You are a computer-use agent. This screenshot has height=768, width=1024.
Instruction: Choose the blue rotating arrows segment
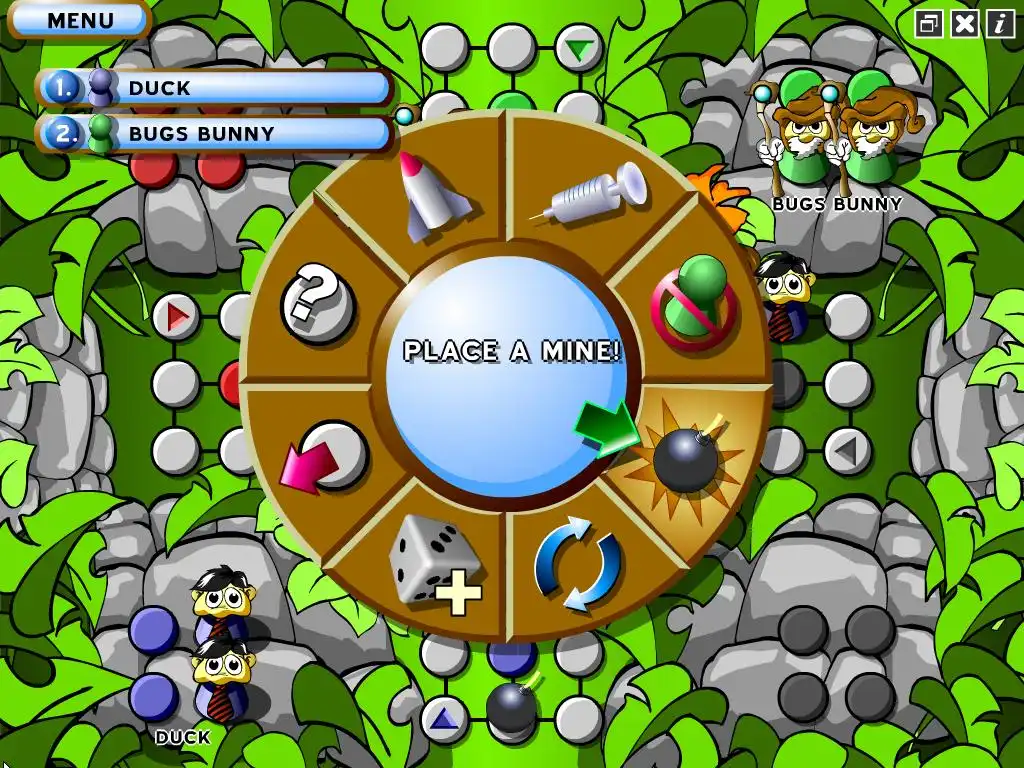tap(578, 566)
